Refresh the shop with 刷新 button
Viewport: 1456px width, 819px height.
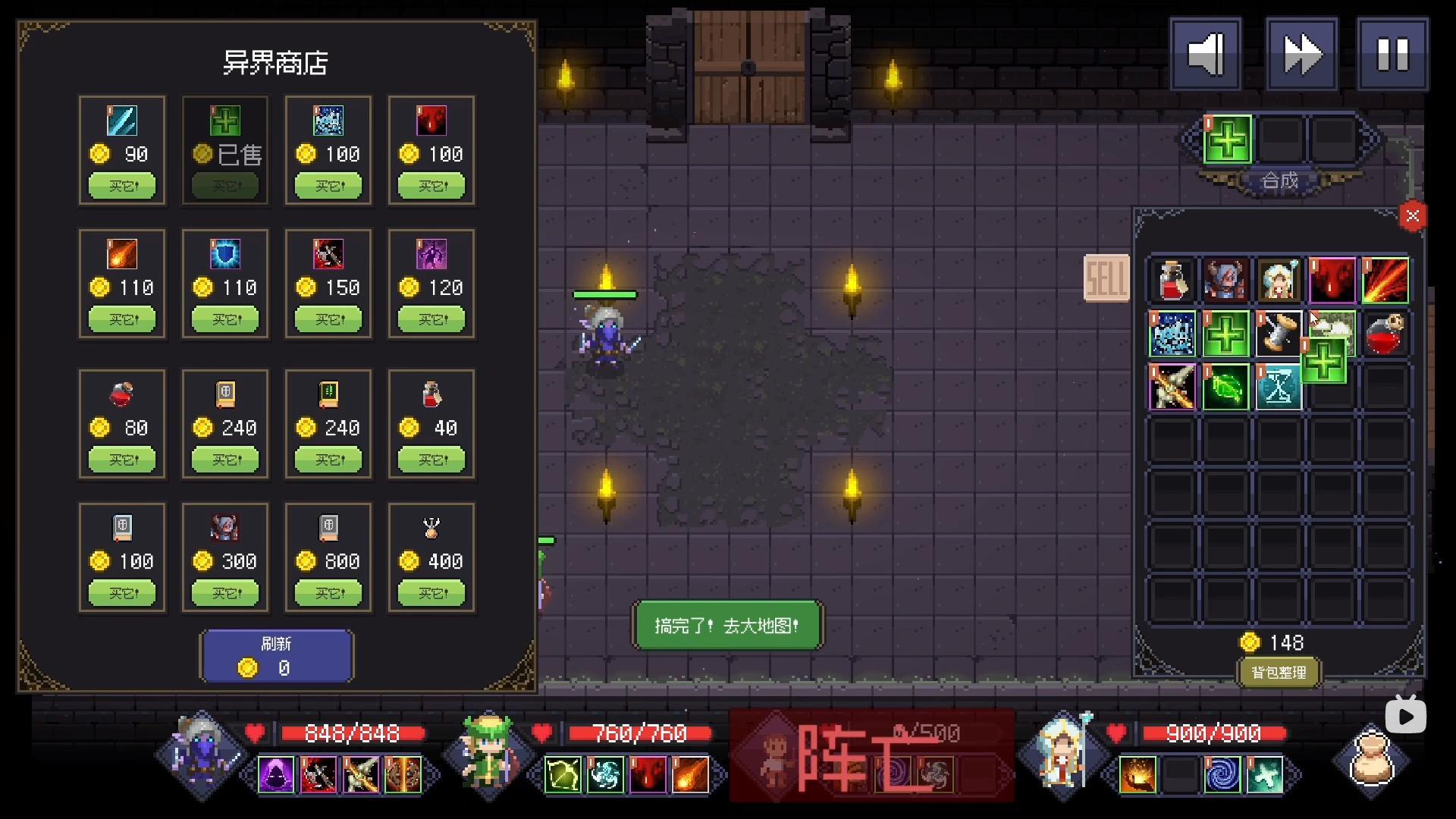pyautogui.click(x=276, y=656)
